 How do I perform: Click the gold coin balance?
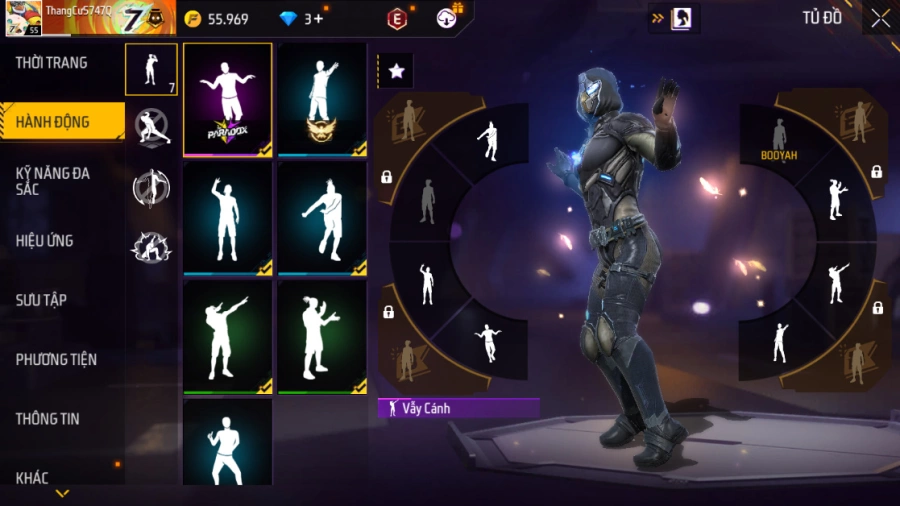pos(217,18)
